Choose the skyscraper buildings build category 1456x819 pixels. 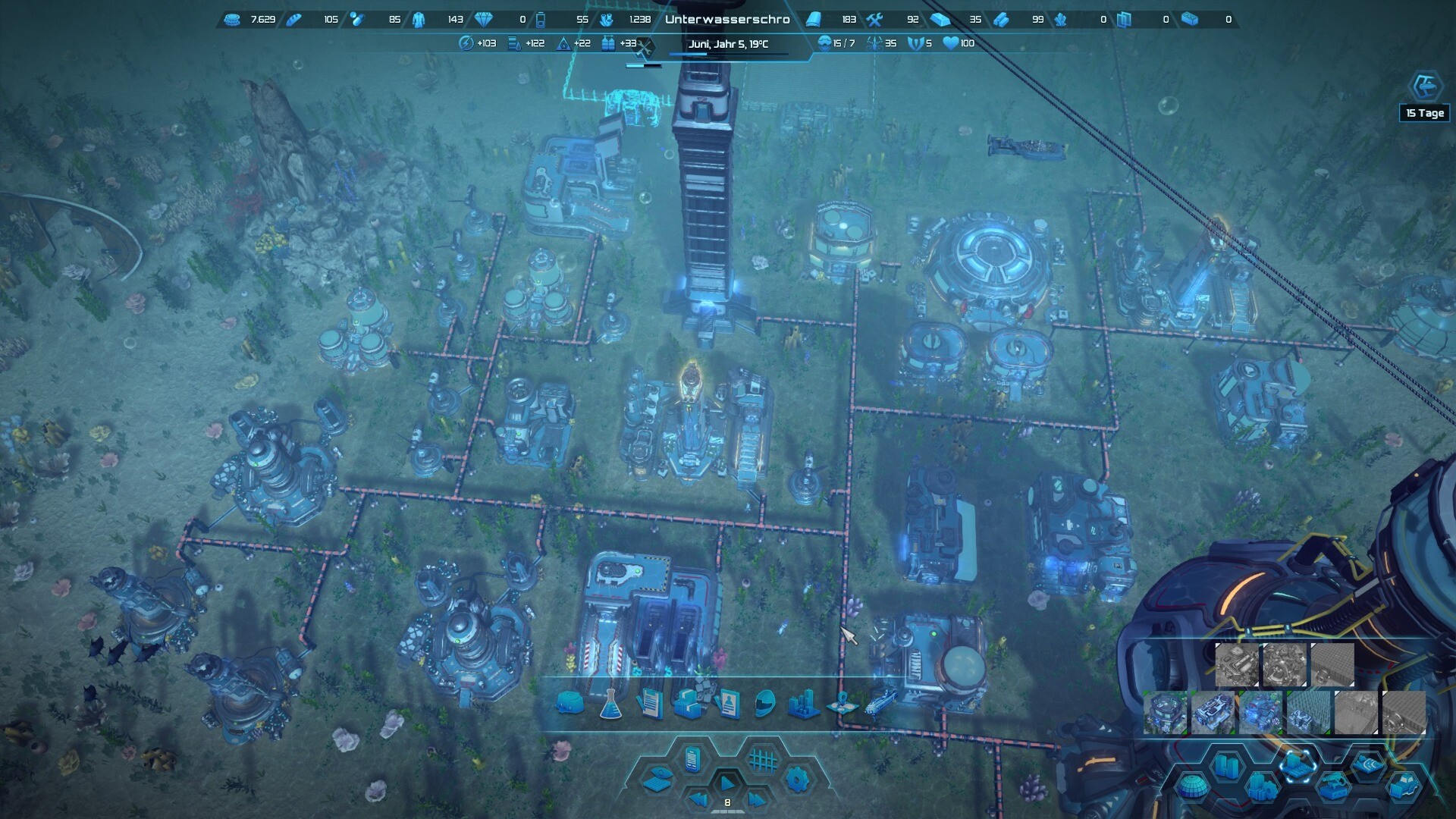(1227, 766)
